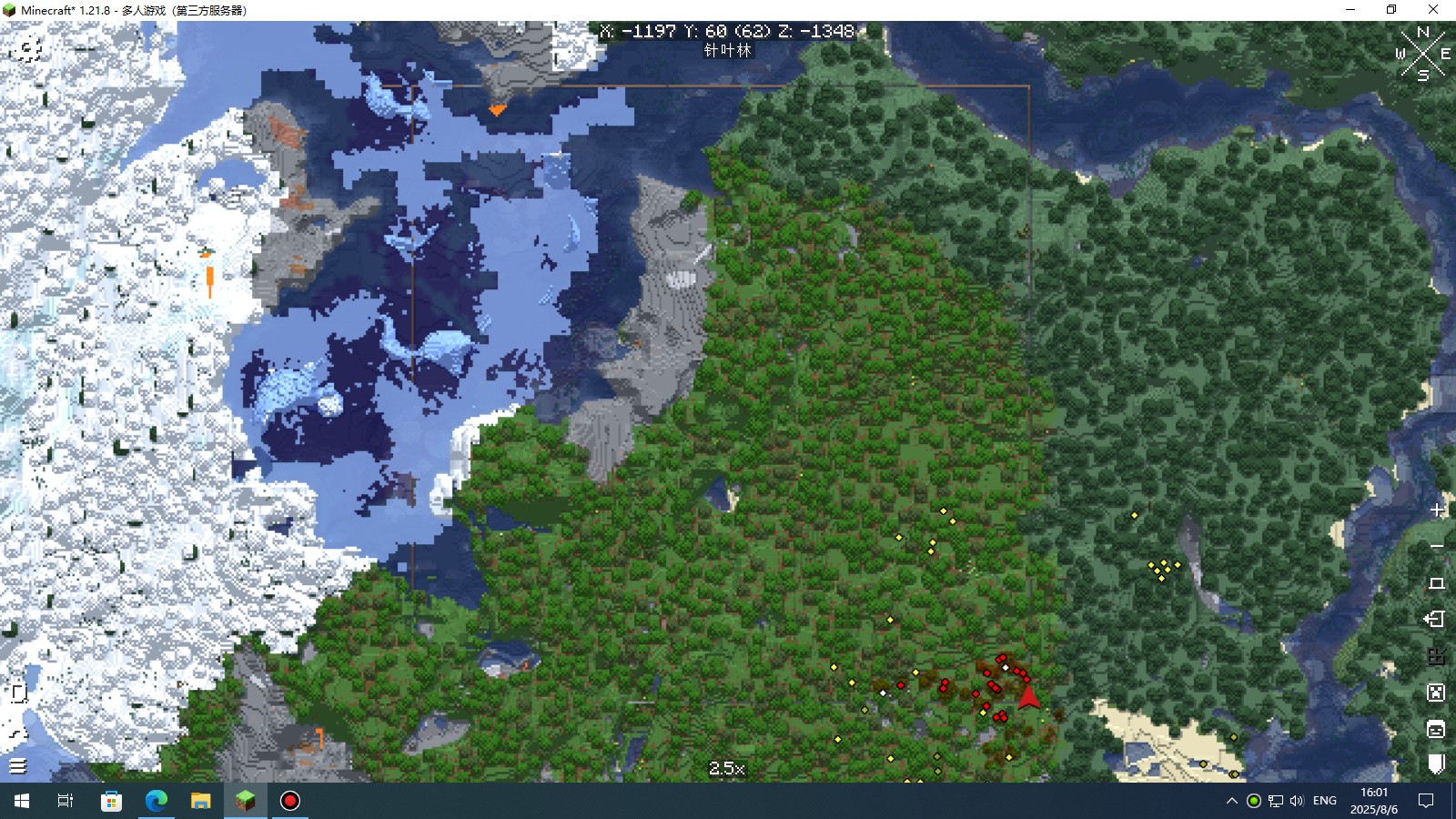Open the map settings gear
1456x819 pixels.
click(27, 49)
